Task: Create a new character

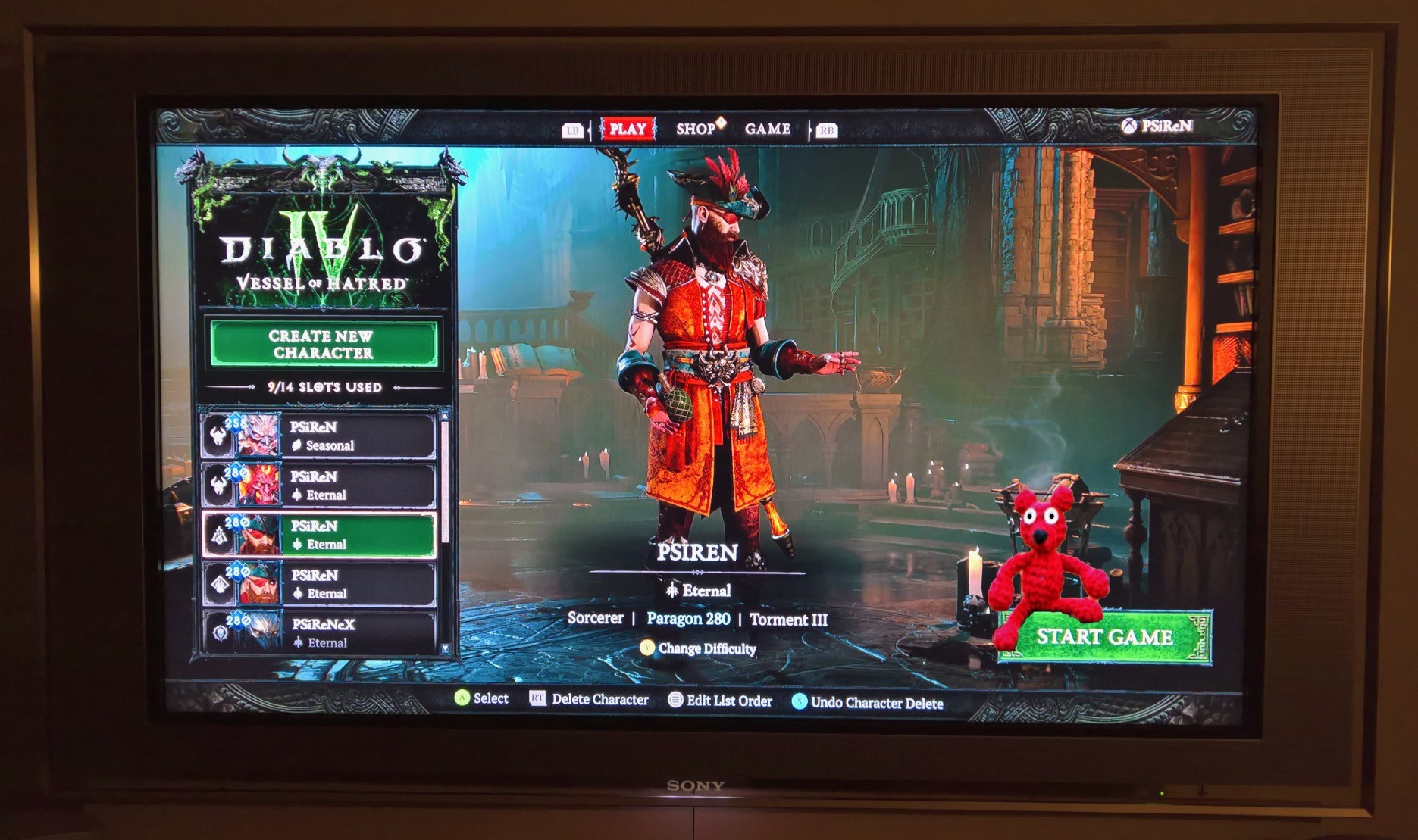Action: [x=323, y=344]
